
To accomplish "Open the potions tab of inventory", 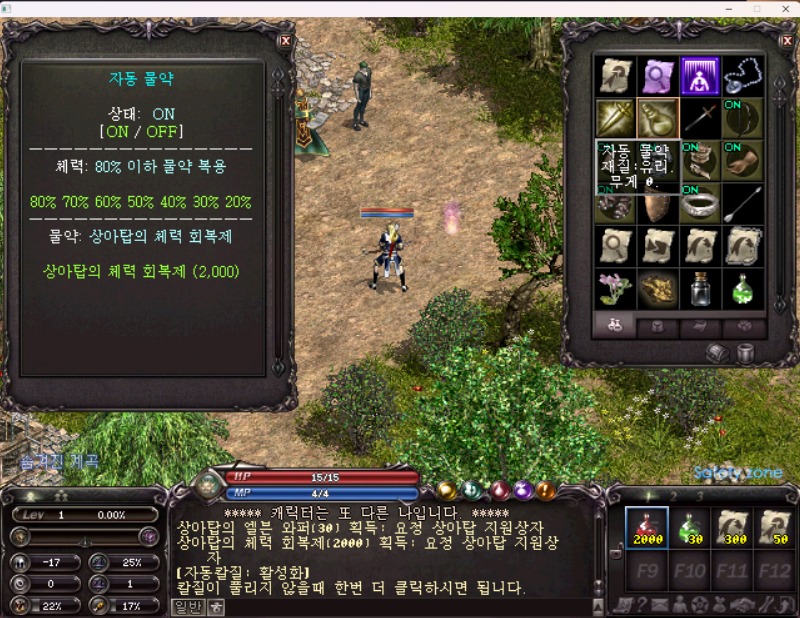I will [614, 326].
